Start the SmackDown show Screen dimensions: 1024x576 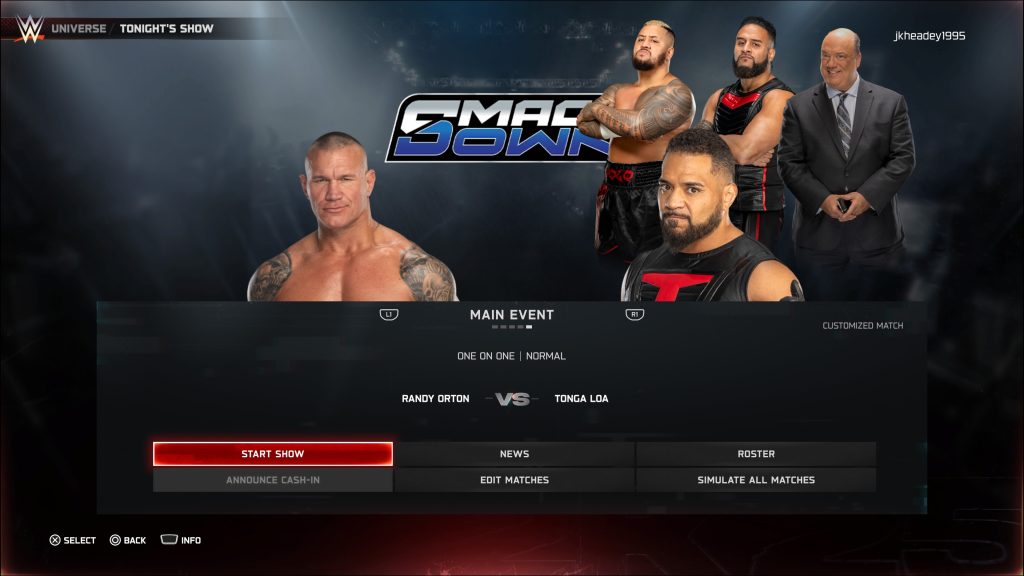pyautogui.click(x=272, y=454)
